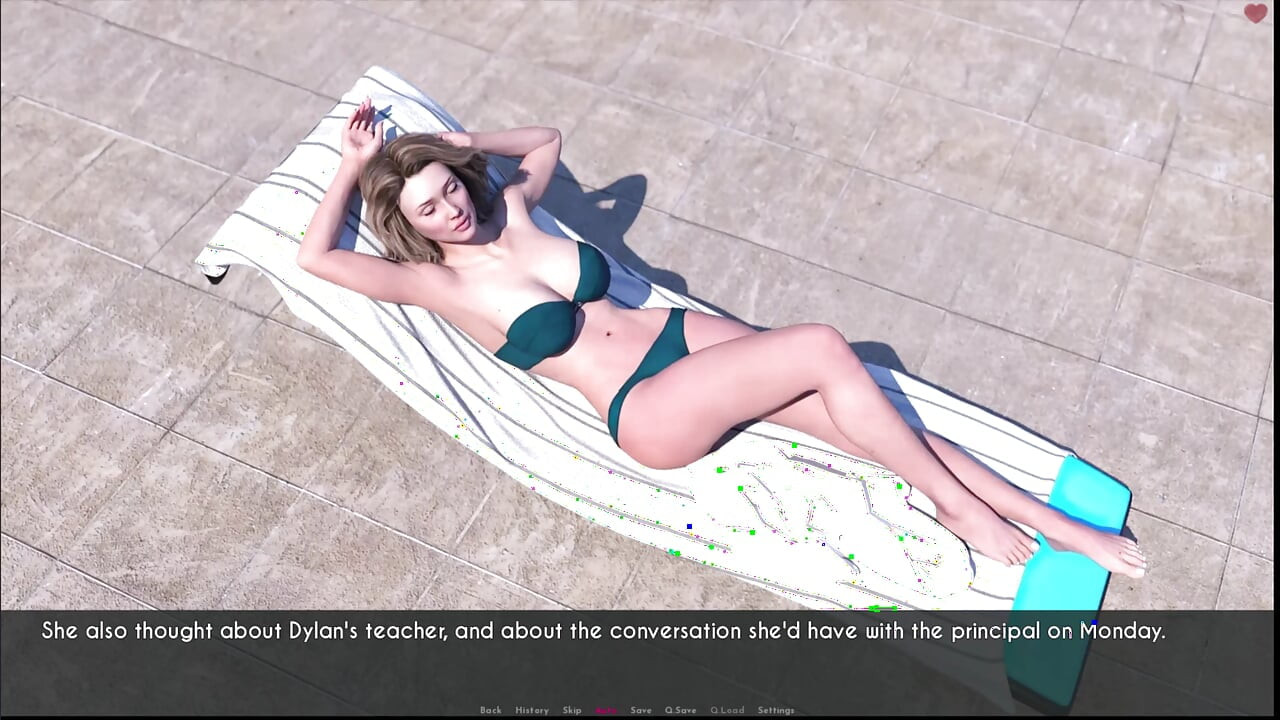The image size is (1280, 720).
Task: Toggle the pink highlighted Auto button off
Action: (604, 710)
